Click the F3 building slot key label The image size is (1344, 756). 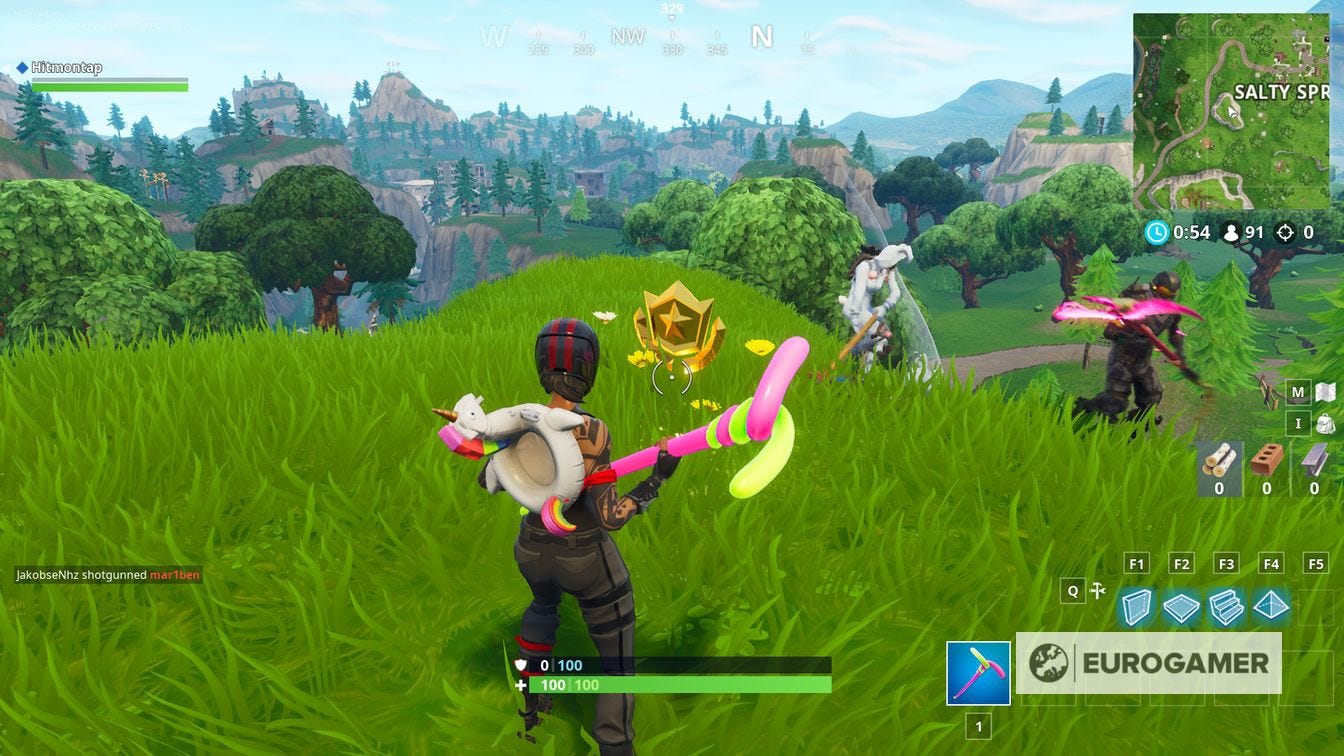[1228, 563]
